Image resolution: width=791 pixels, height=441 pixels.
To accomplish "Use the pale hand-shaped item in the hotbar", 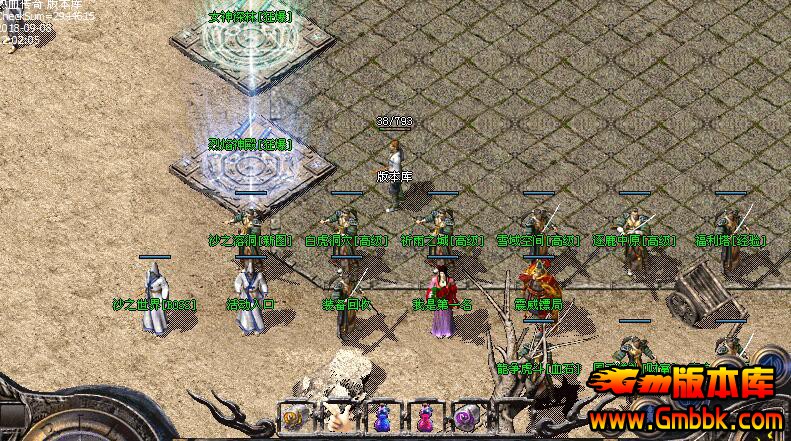I will click(x=339, y=418).
